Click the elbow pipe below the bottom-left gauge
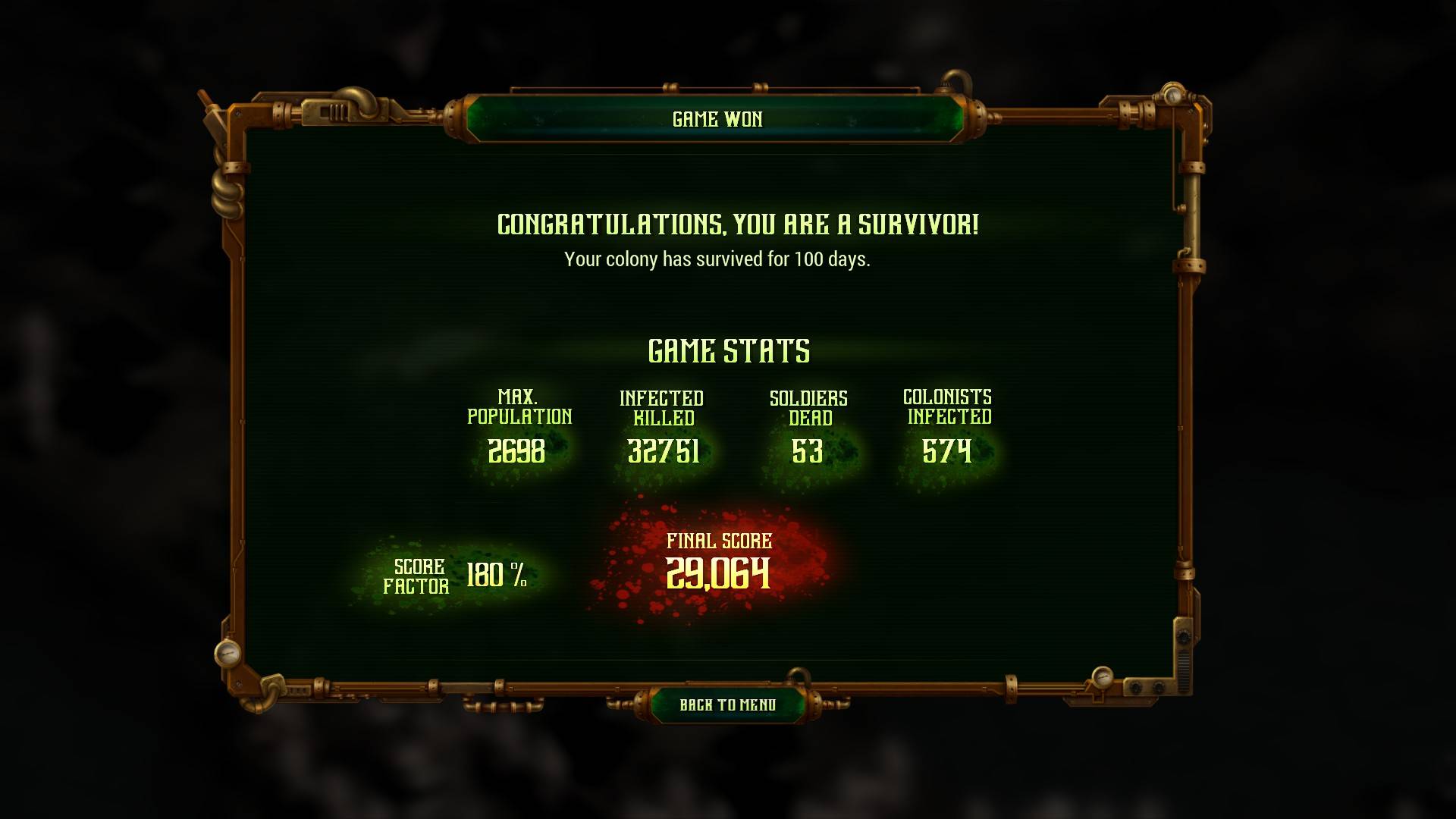 (258, 703)
